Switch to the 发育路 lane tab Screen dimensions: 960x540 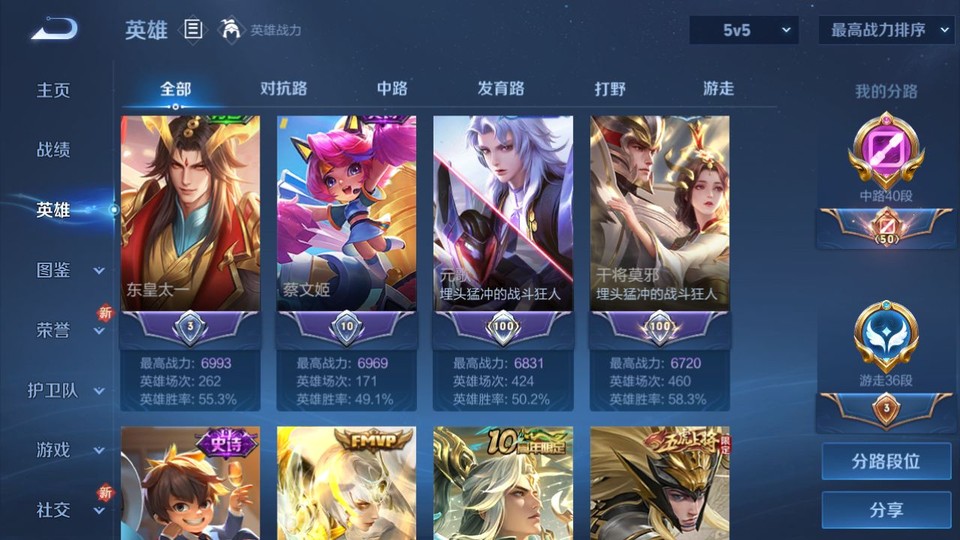coord(501,88)
